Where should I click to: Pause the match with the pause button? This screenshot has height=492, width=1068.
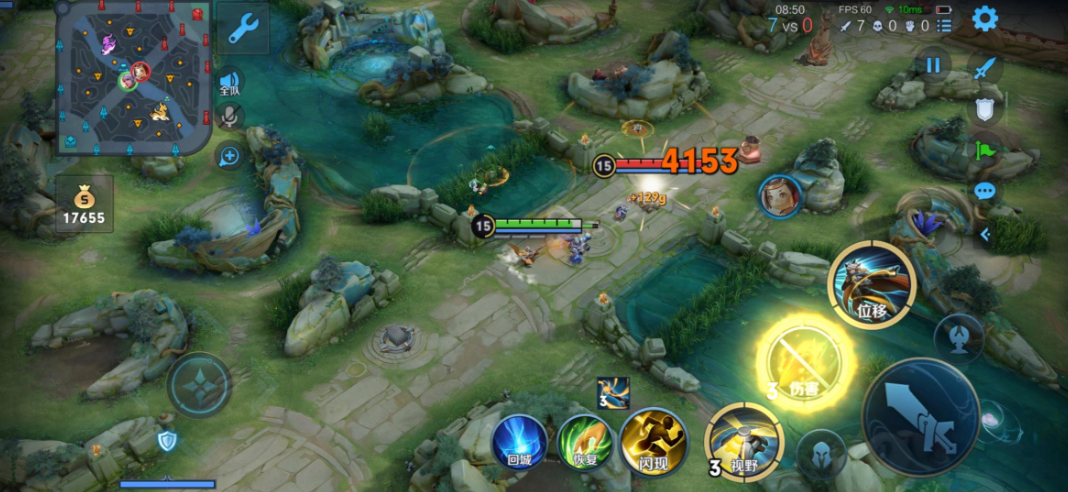click(x=933, y=65)
